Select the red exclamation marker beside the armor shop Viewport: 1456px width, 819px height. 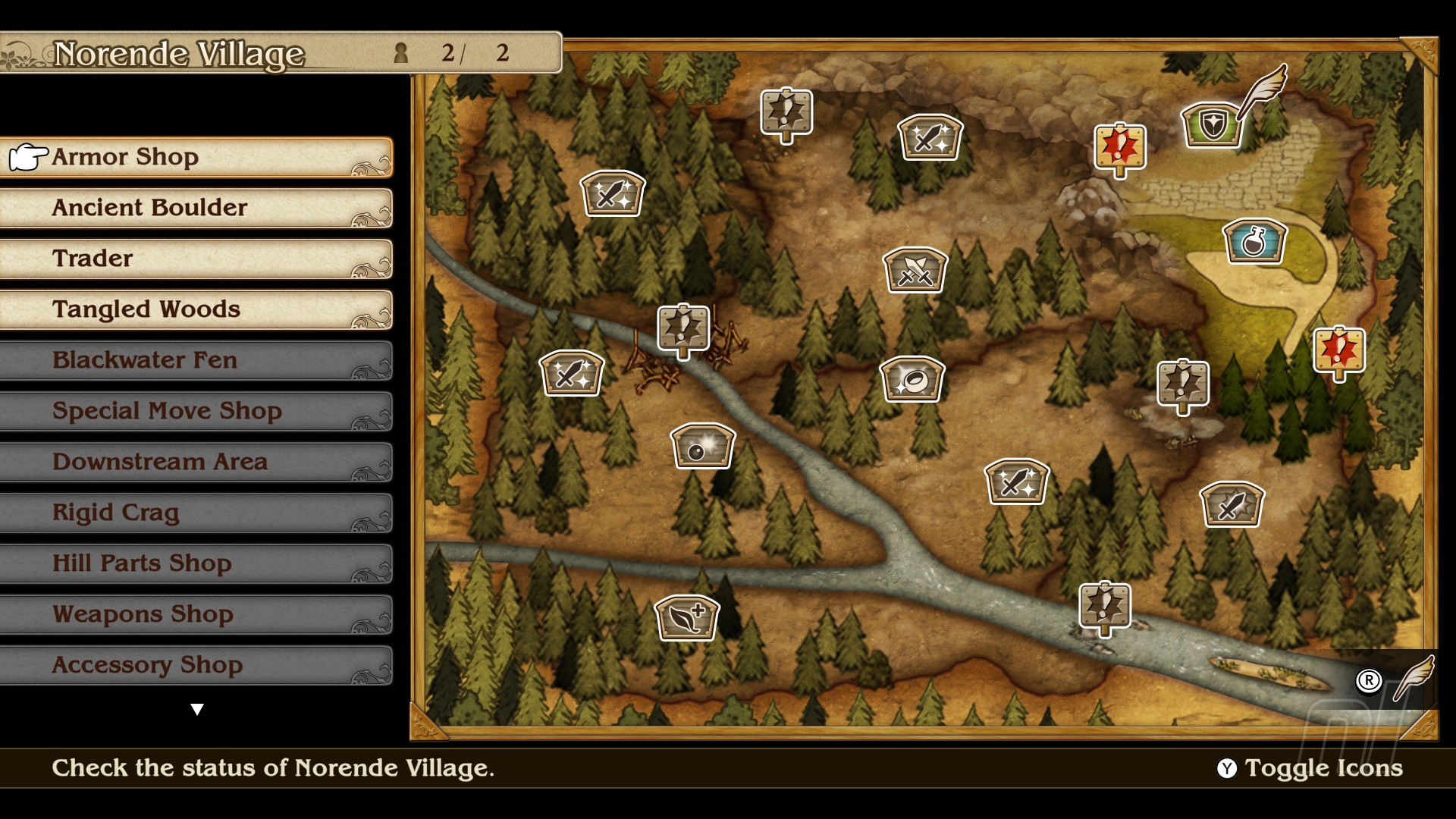click(1120, 147)
